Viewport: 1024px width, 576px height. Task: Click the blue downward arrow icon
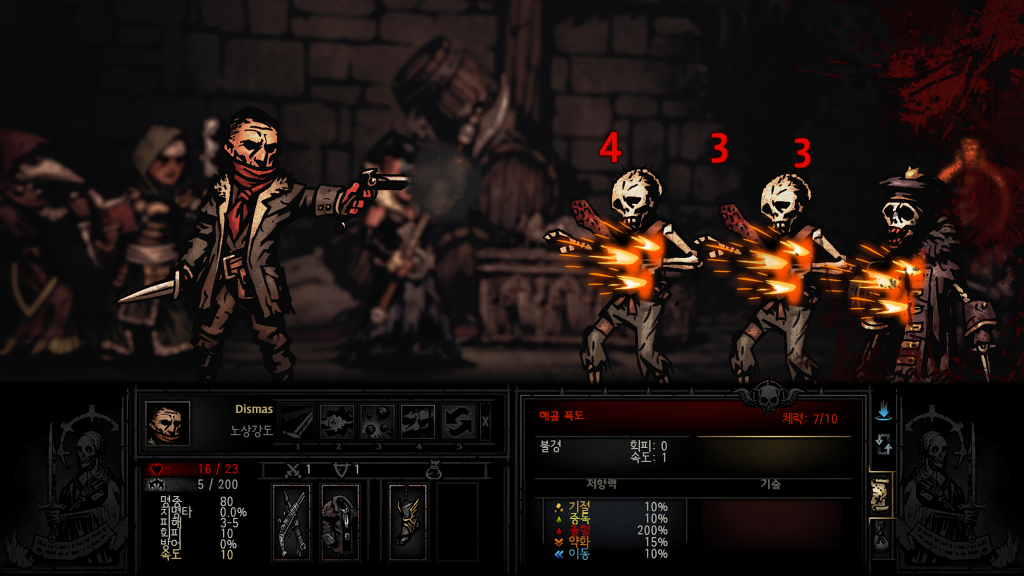point(883,412)
